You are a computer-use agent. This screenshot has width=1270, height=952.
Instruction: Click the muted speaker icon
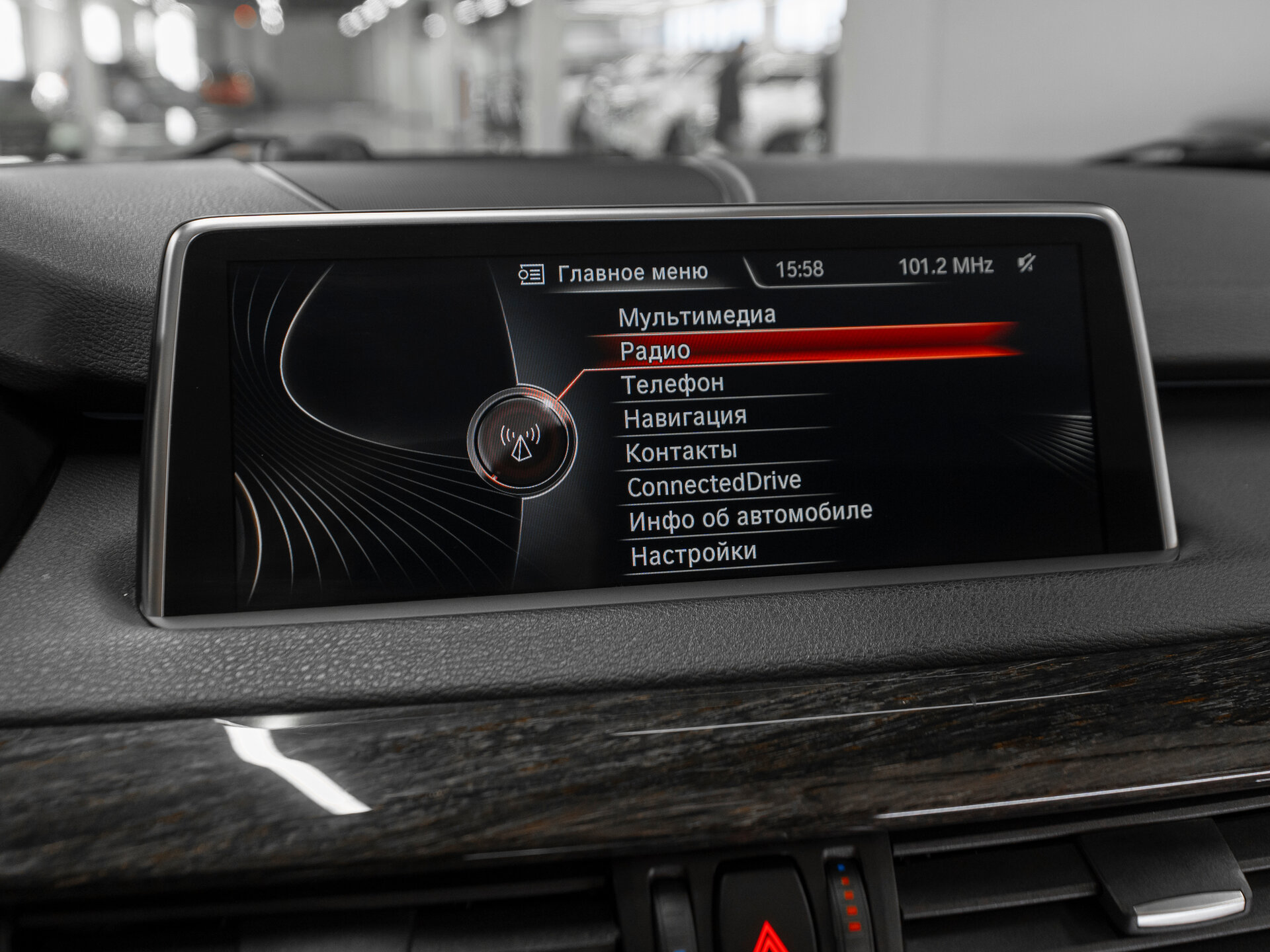[x=1026, y=264]
